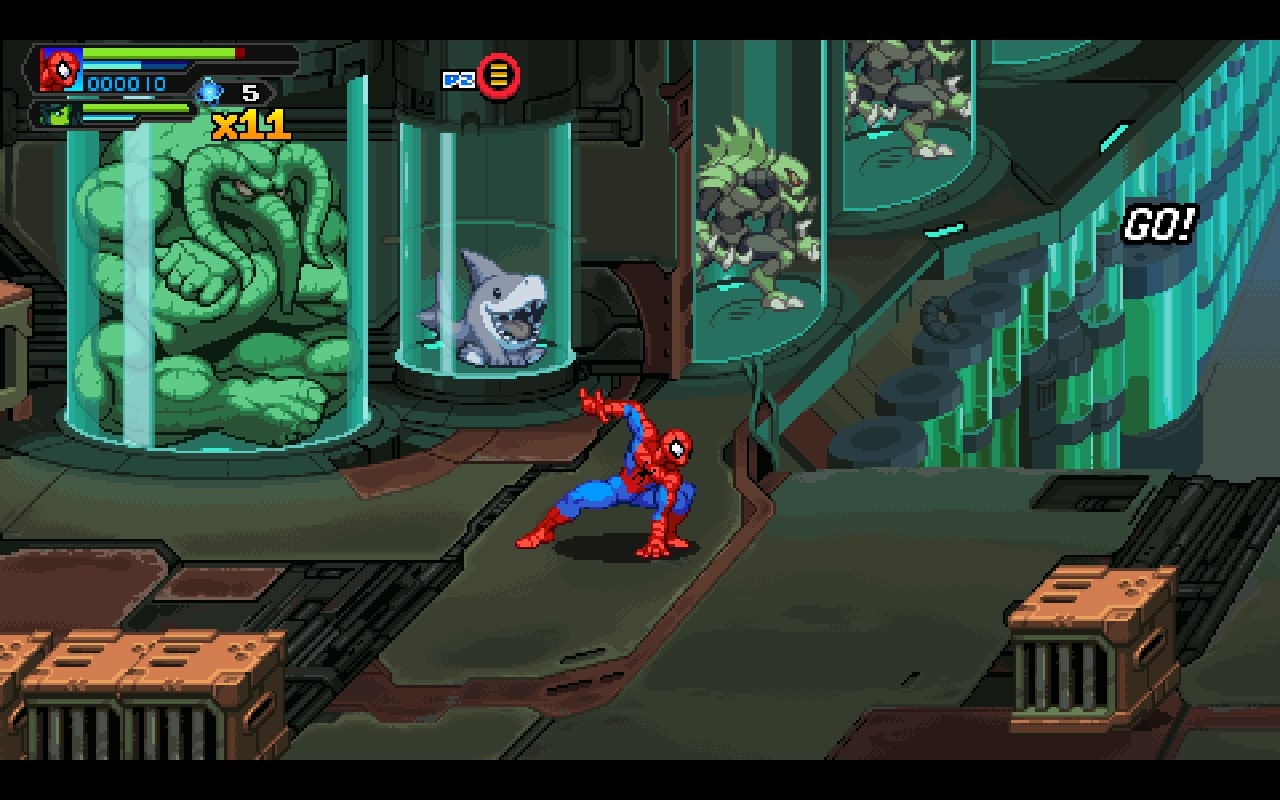Click the Spider-Man character portrait
1280x800 pixels.
click(x=60, y=70)
